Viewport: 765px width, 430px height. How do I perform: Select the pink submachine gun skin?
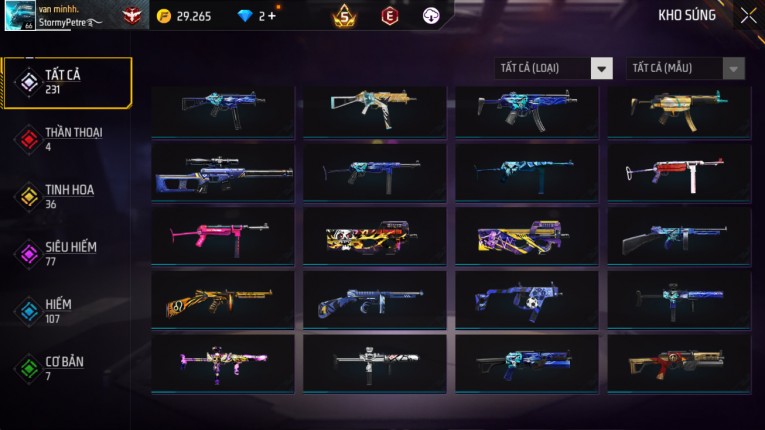(223, 236)
